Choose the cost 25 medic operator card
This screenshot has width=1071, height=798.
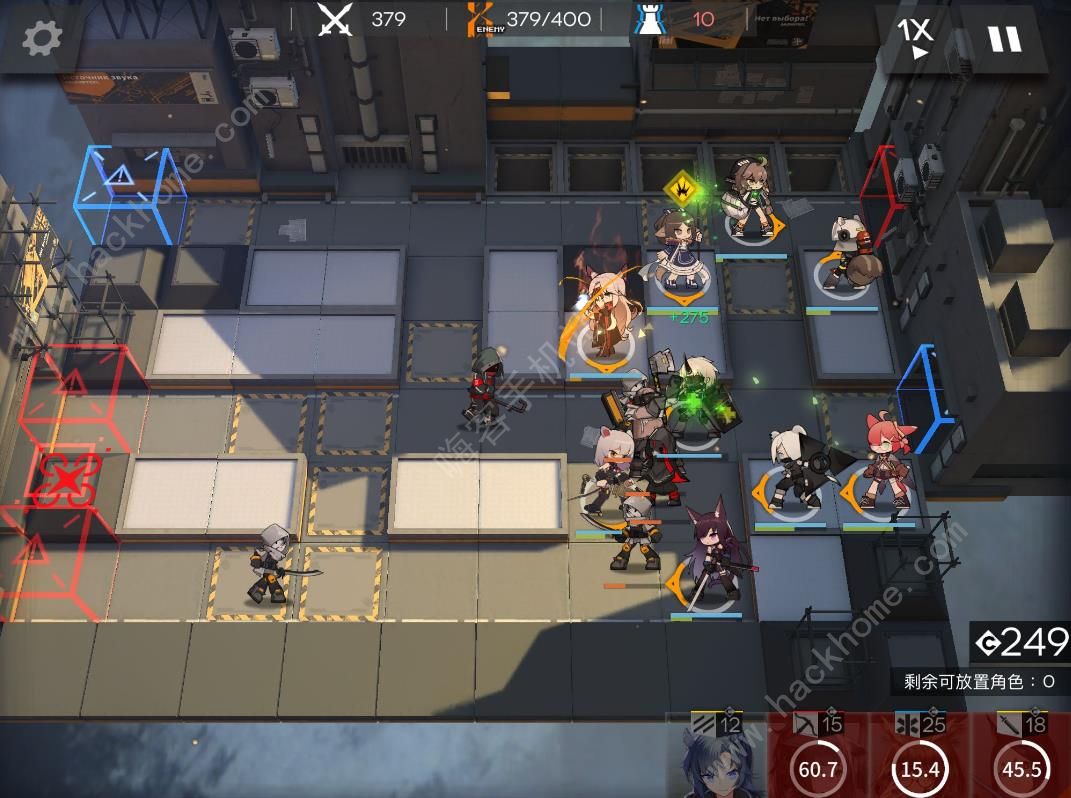click(x=920, y=756)
